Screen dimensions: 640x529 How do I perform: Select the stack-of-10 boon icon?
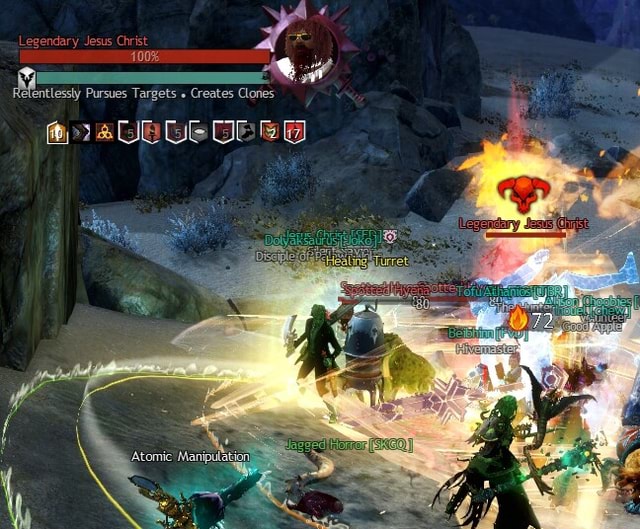pyautogui.click(x=57, y=131)
